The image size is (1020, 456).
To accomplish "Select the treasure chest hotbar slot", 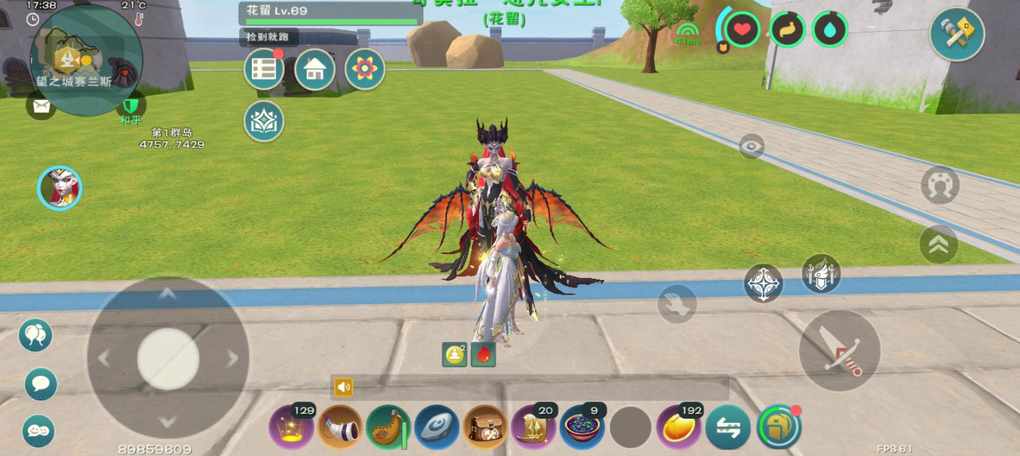I will 485,427.
